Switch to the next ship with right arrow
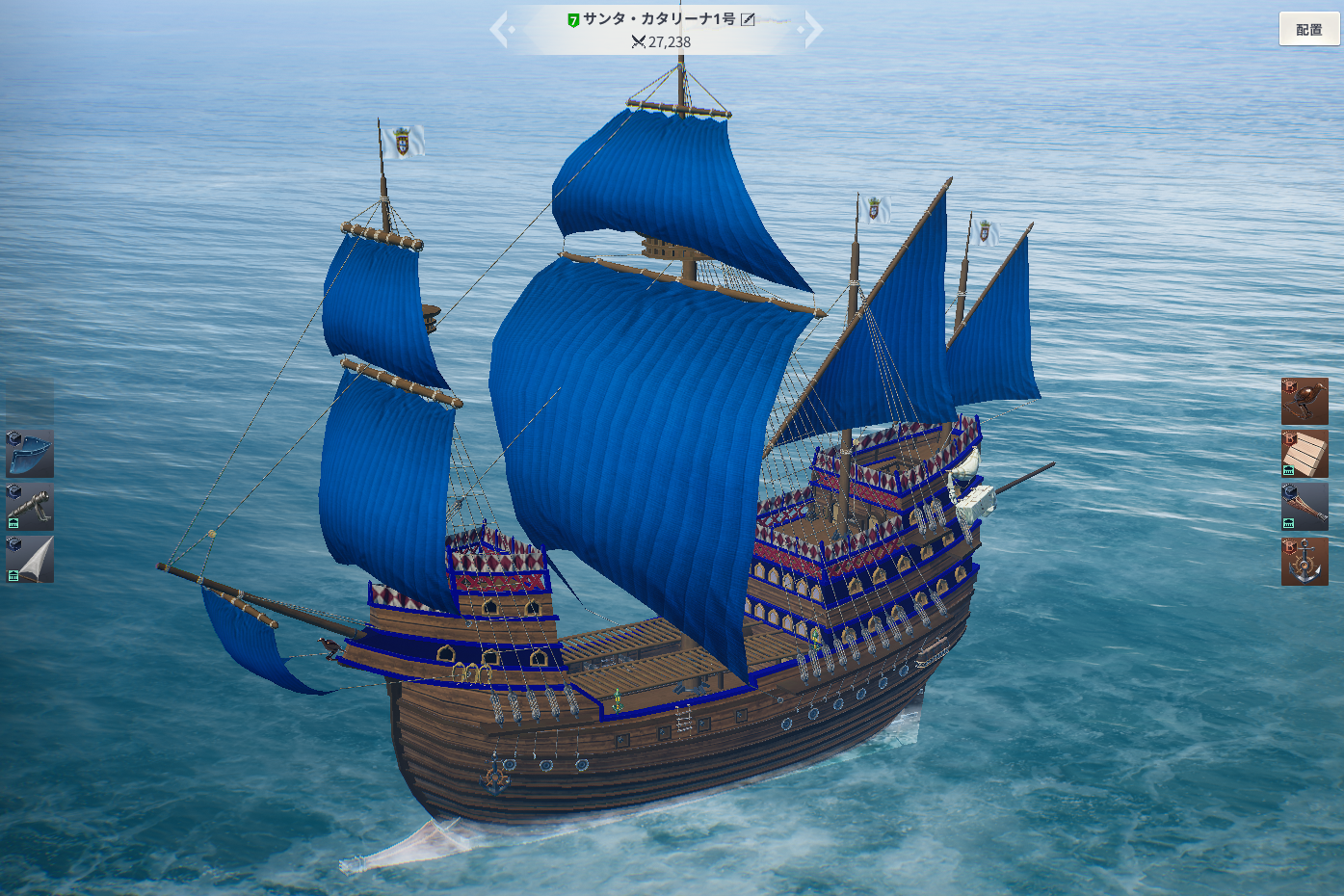The height and width of the screenshot is (896, 1344). [813, 29]
